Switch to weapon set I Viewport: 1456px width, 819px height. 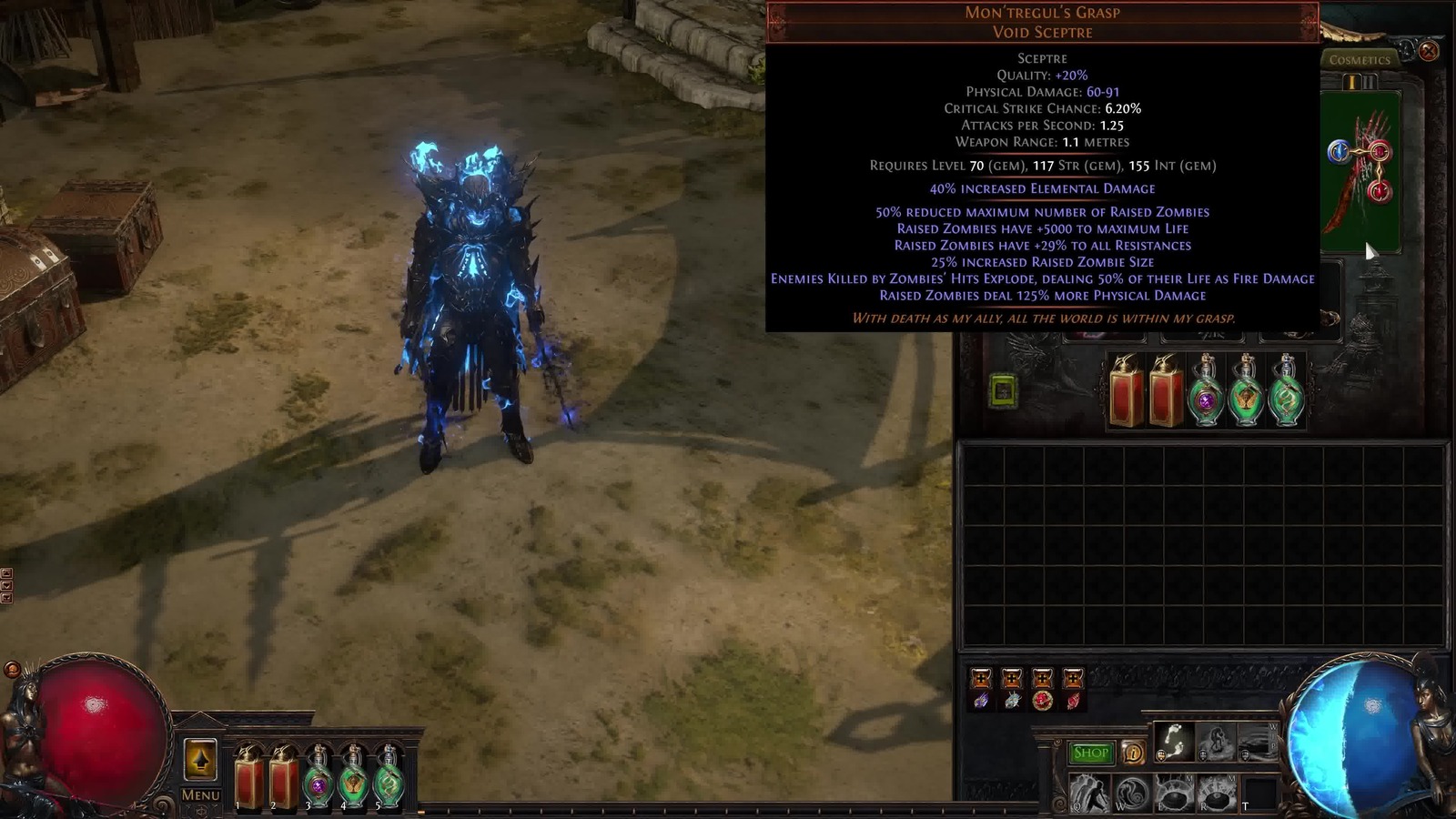point(1352,82)
